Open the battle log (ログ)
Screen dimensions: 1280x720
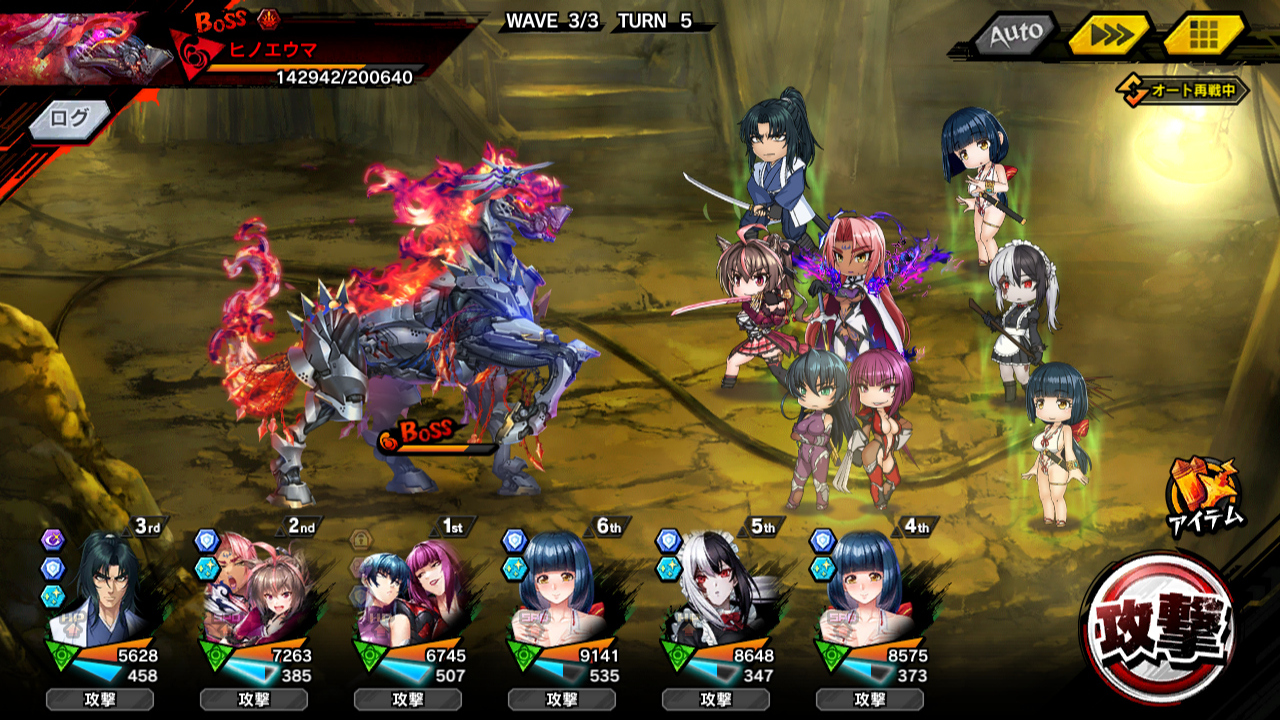point(70,119)
